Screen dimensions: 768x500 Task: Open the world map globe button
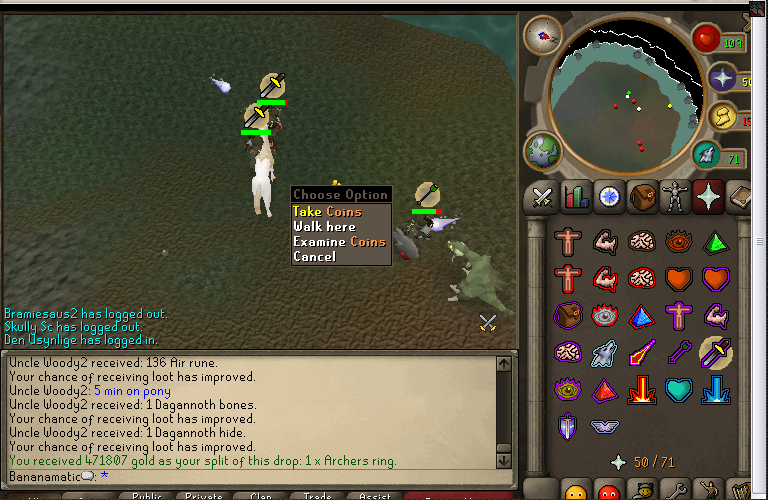[541, 152]
